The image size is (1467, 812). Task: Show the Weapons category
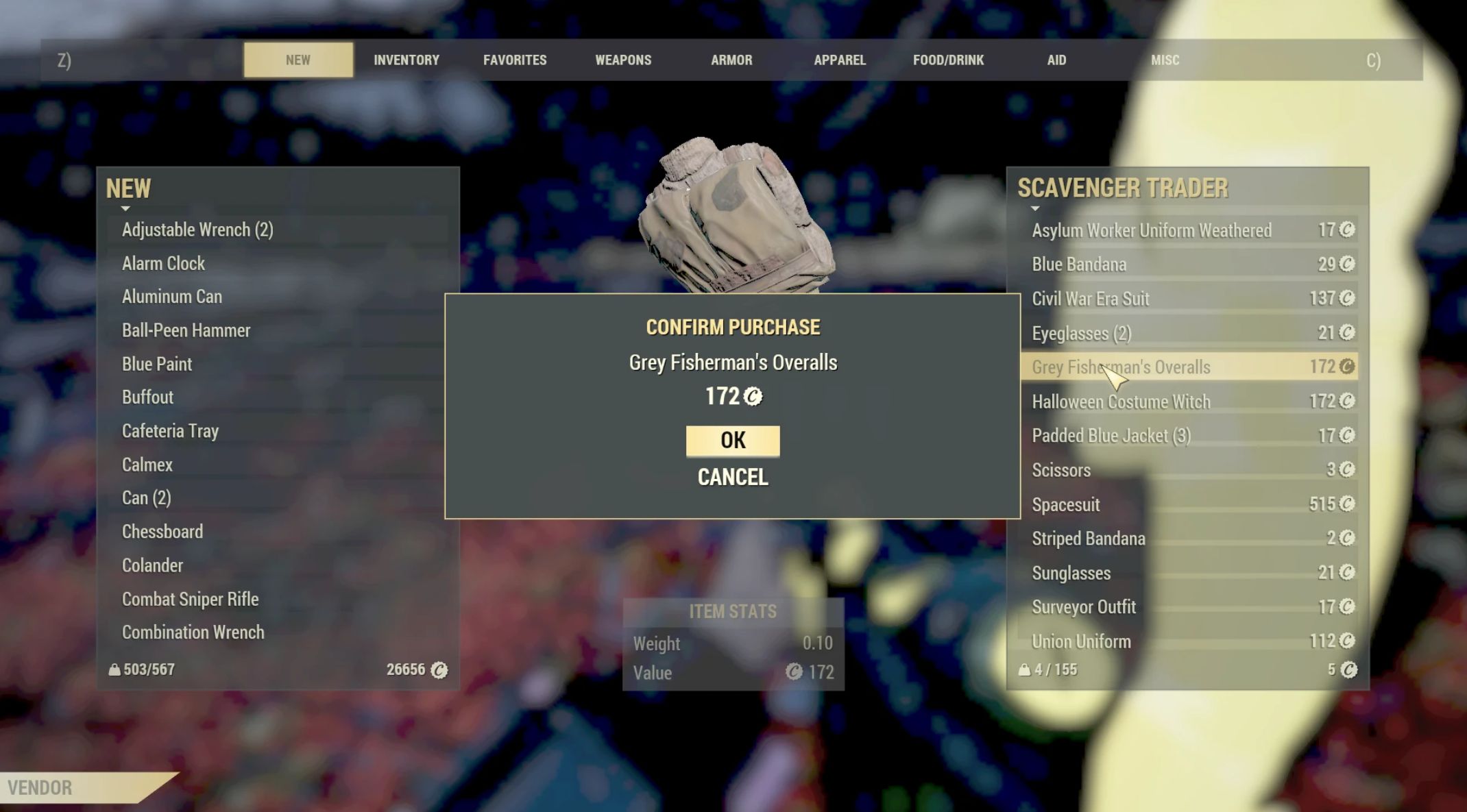tap(623, 60)
